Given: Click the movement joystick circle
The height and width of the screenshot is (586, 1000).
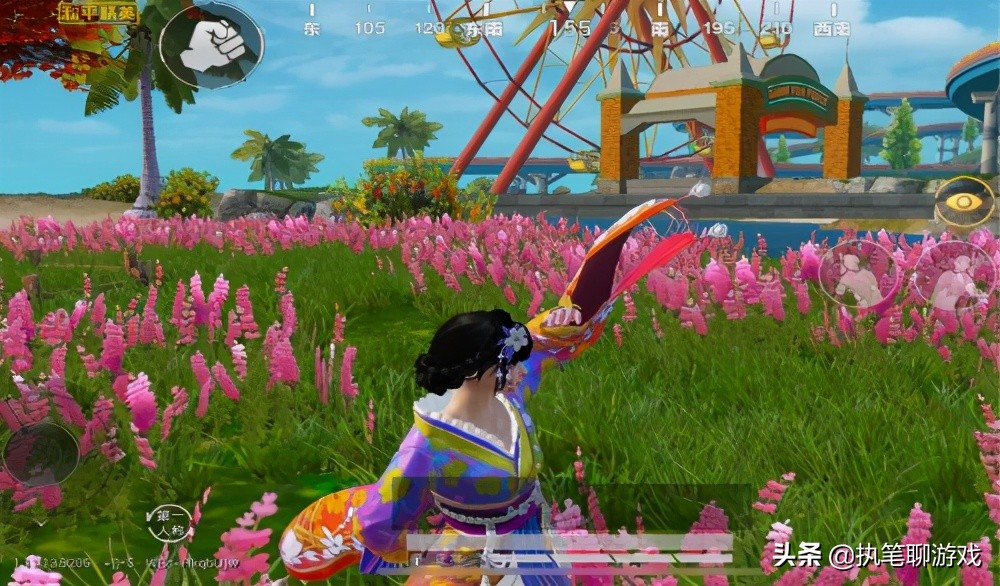Looking at the screenshot, I should point(41,455).
